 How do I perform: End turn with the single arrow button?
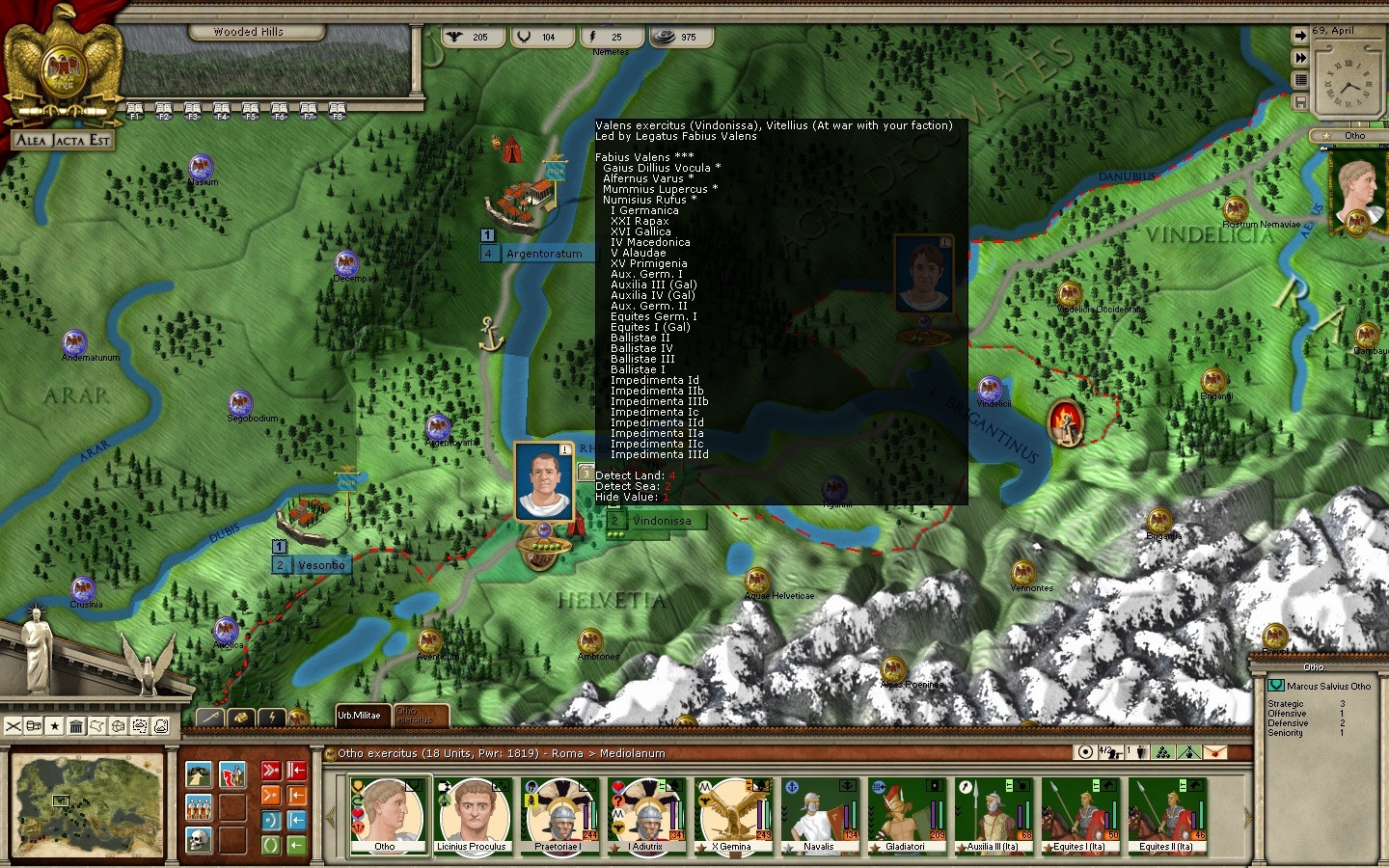1300,36
